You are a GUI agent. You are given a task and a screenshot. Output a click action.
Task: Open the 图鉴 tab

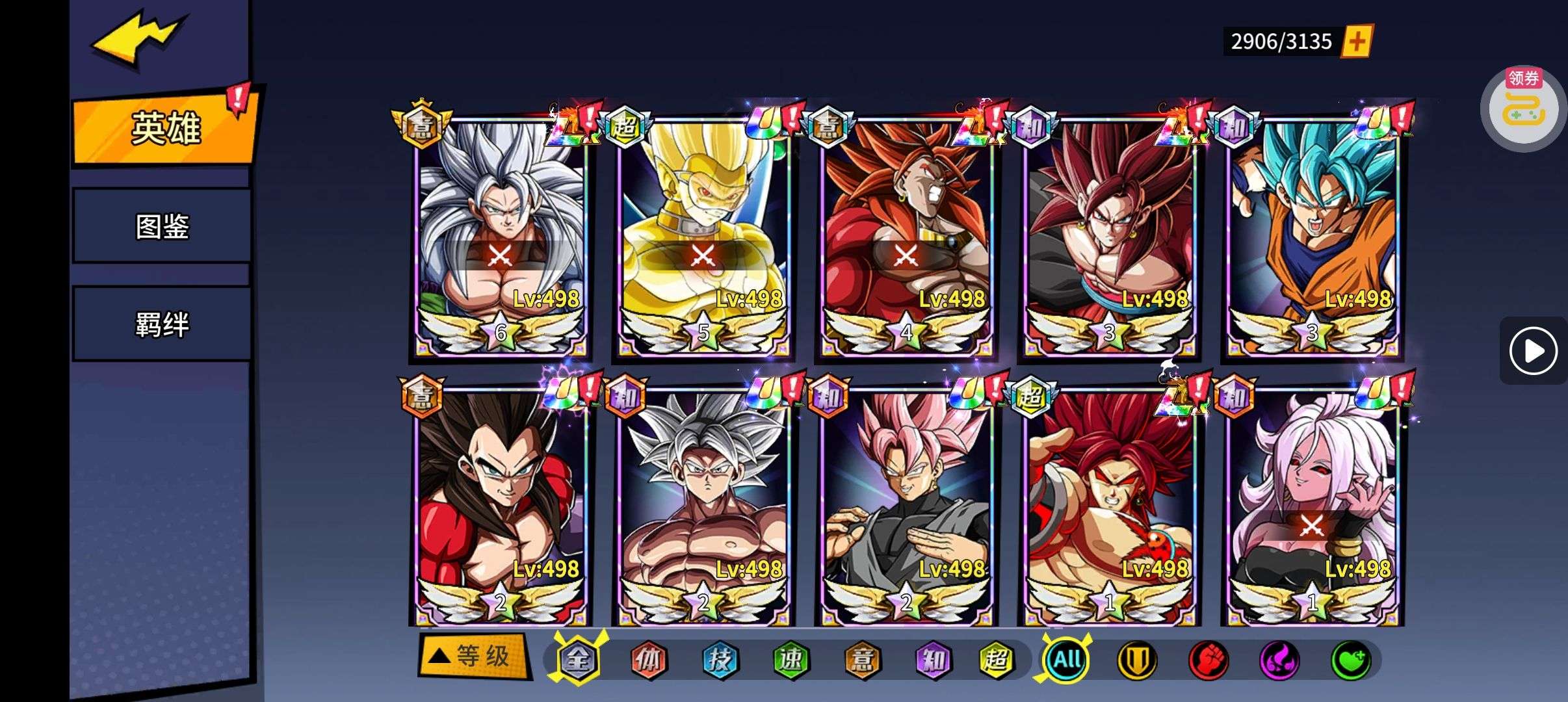click(162, 227)
